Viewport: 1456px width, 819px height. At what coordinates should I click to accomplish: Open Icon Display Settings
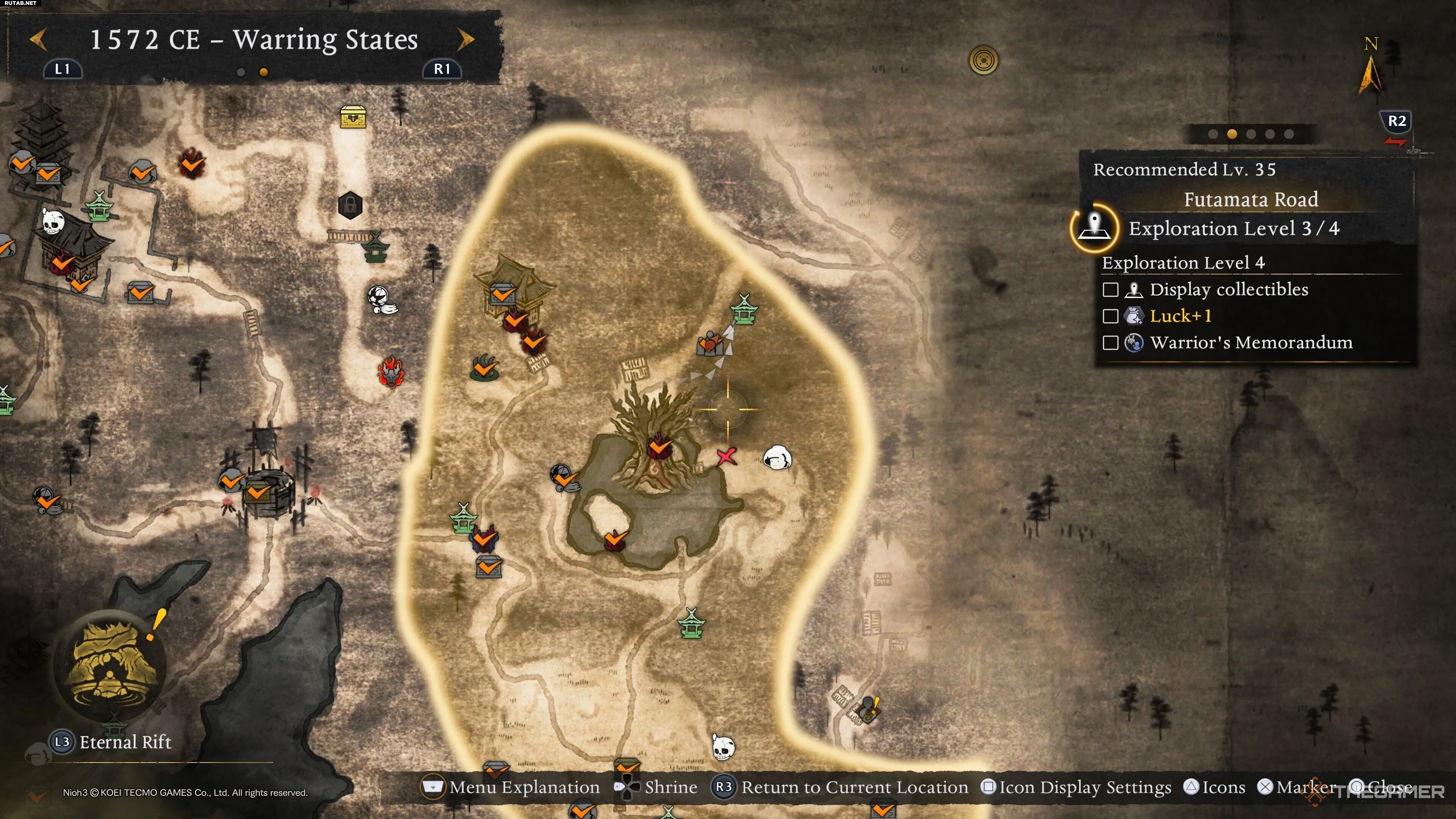pyautogui.click(x=1077, y=787)
